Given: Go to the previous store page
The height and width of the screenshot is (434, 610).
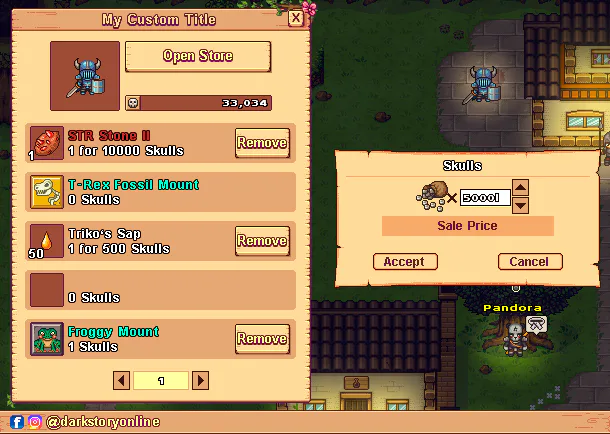Looking at the screenshot, I should click(x=121, y=381).
